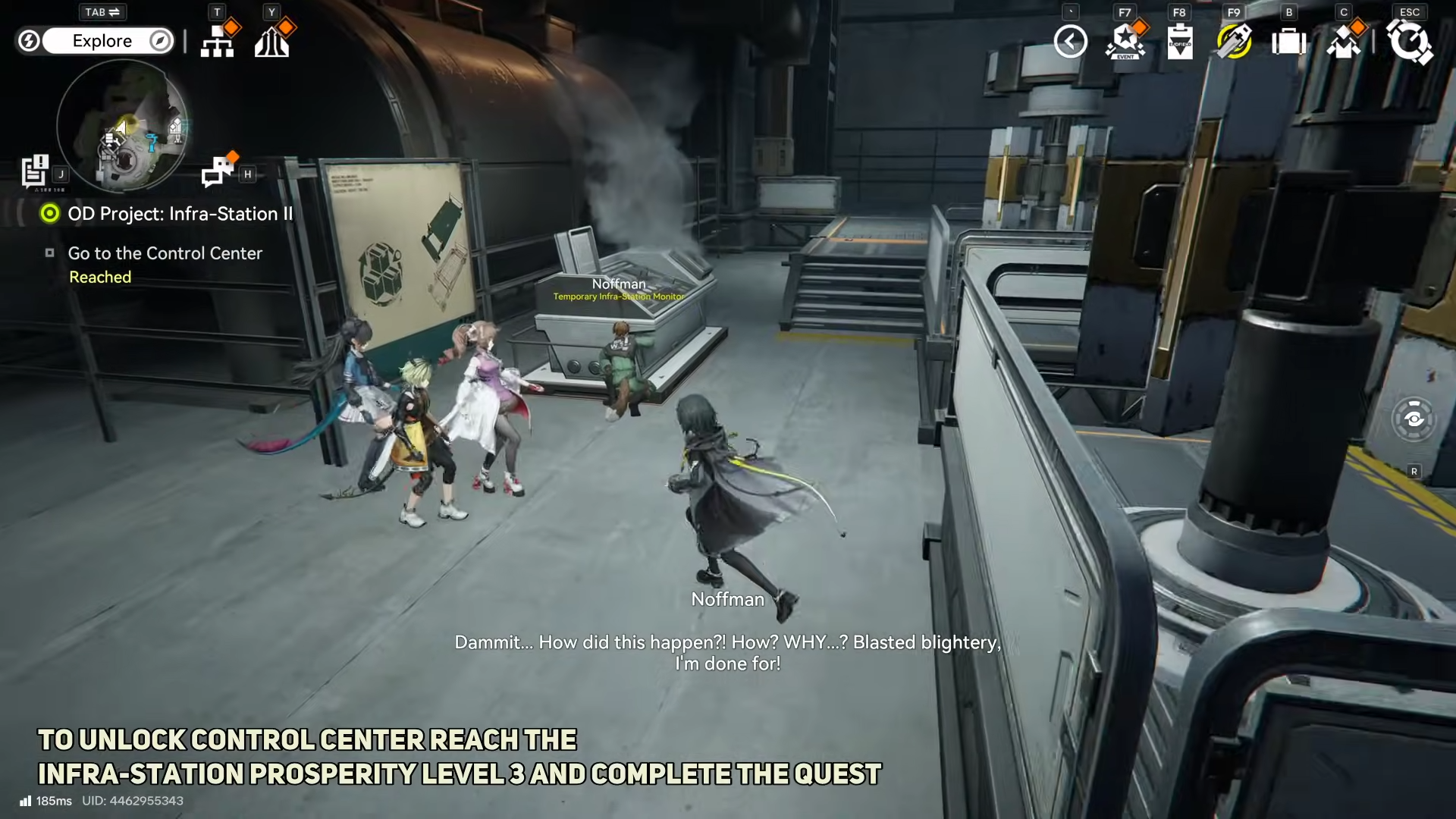1456x819 pixels.
Task: Open the mission log document icon
Action: [35, 171]
